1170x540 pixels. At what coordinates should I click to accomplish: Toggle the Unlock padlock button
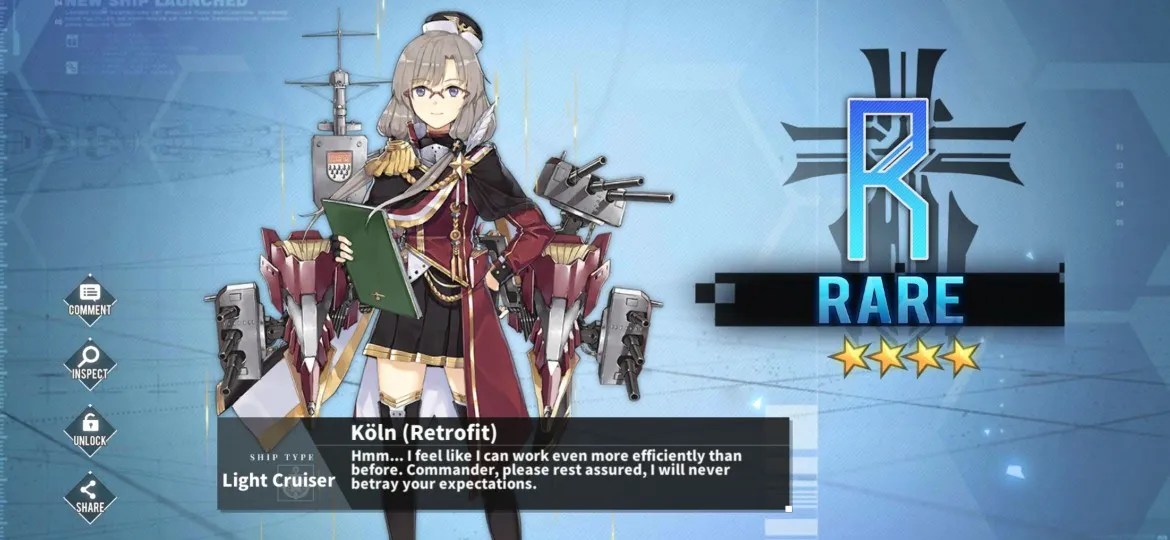90,427
